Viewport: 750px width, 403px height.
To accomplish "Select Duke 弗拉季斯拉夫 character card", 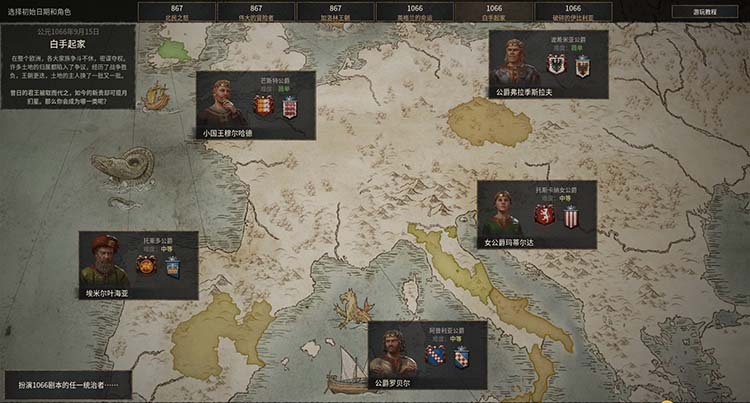I will point(548,65).
